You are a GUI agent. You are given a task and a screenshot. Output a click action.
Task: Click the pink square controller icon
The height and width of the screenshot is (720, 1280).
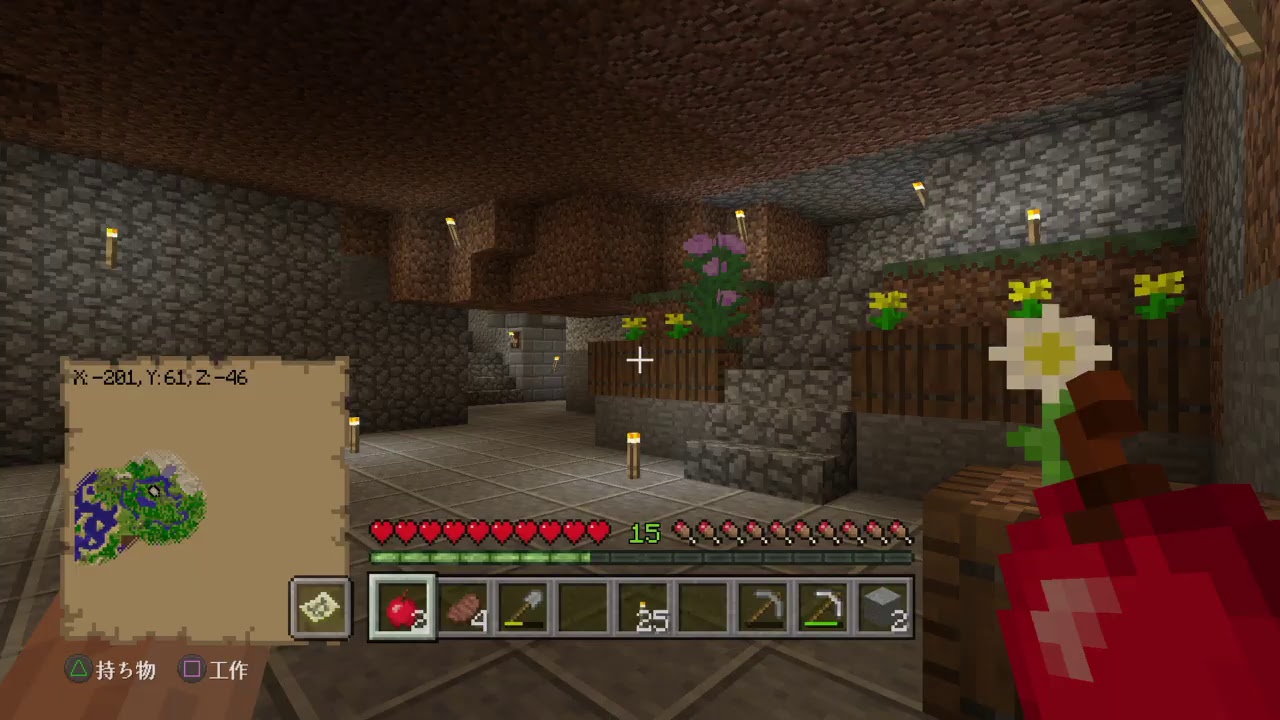click(191, 671)
